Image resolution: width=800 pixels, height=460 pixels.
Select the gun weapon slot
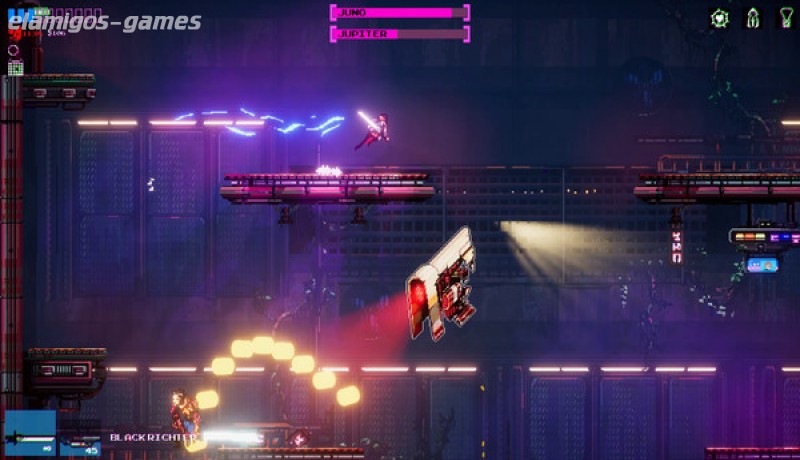point(81,438)
